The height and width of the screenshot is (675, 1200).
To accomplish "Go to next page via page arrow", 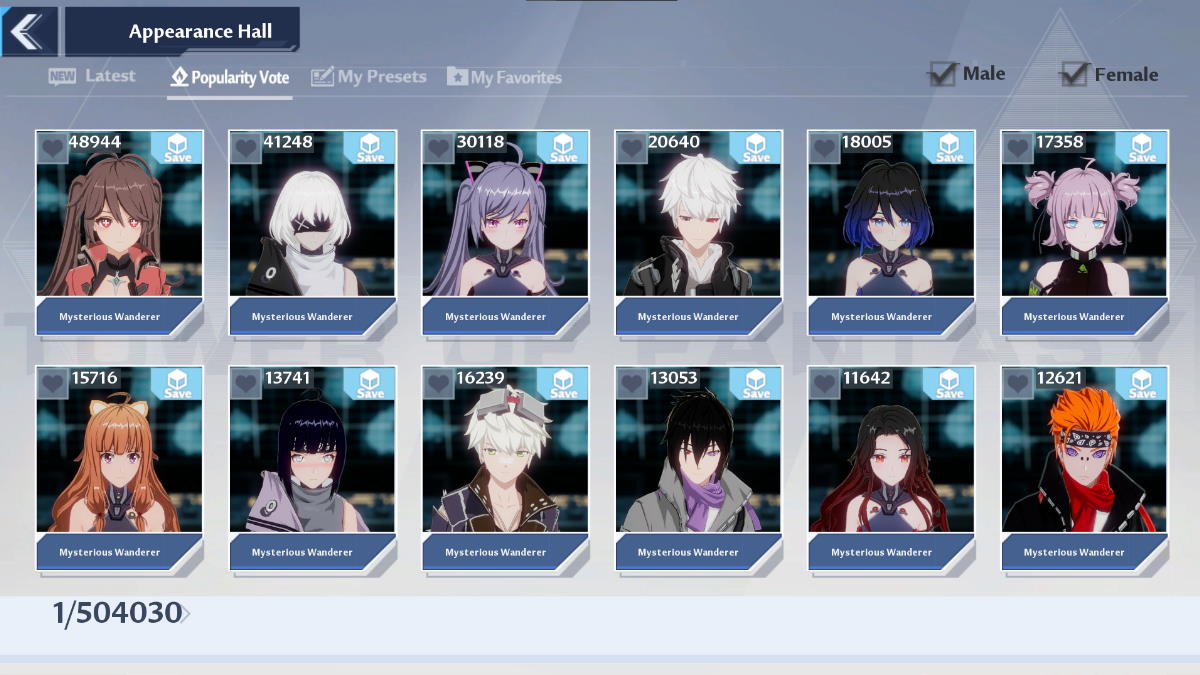I will tap(187, 614).
